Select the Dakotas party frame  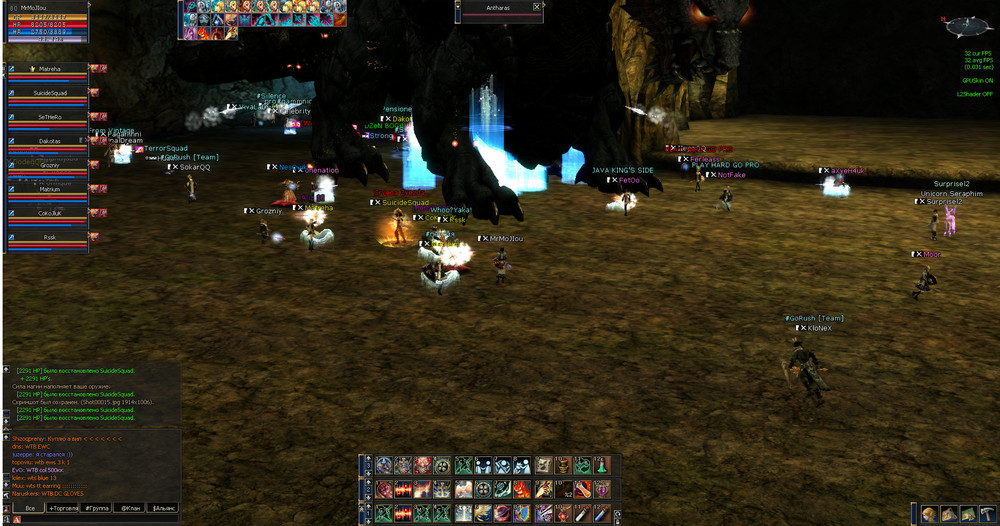point(50,142)
